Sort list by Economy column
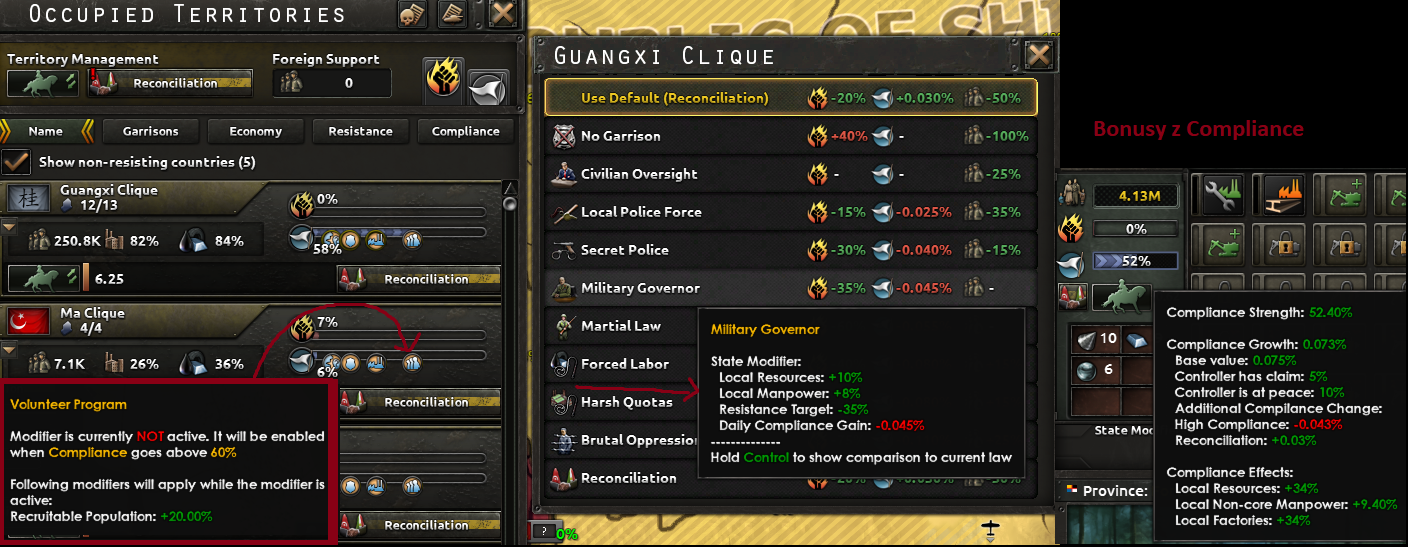 pyautogui.click(x=255, y=131)
